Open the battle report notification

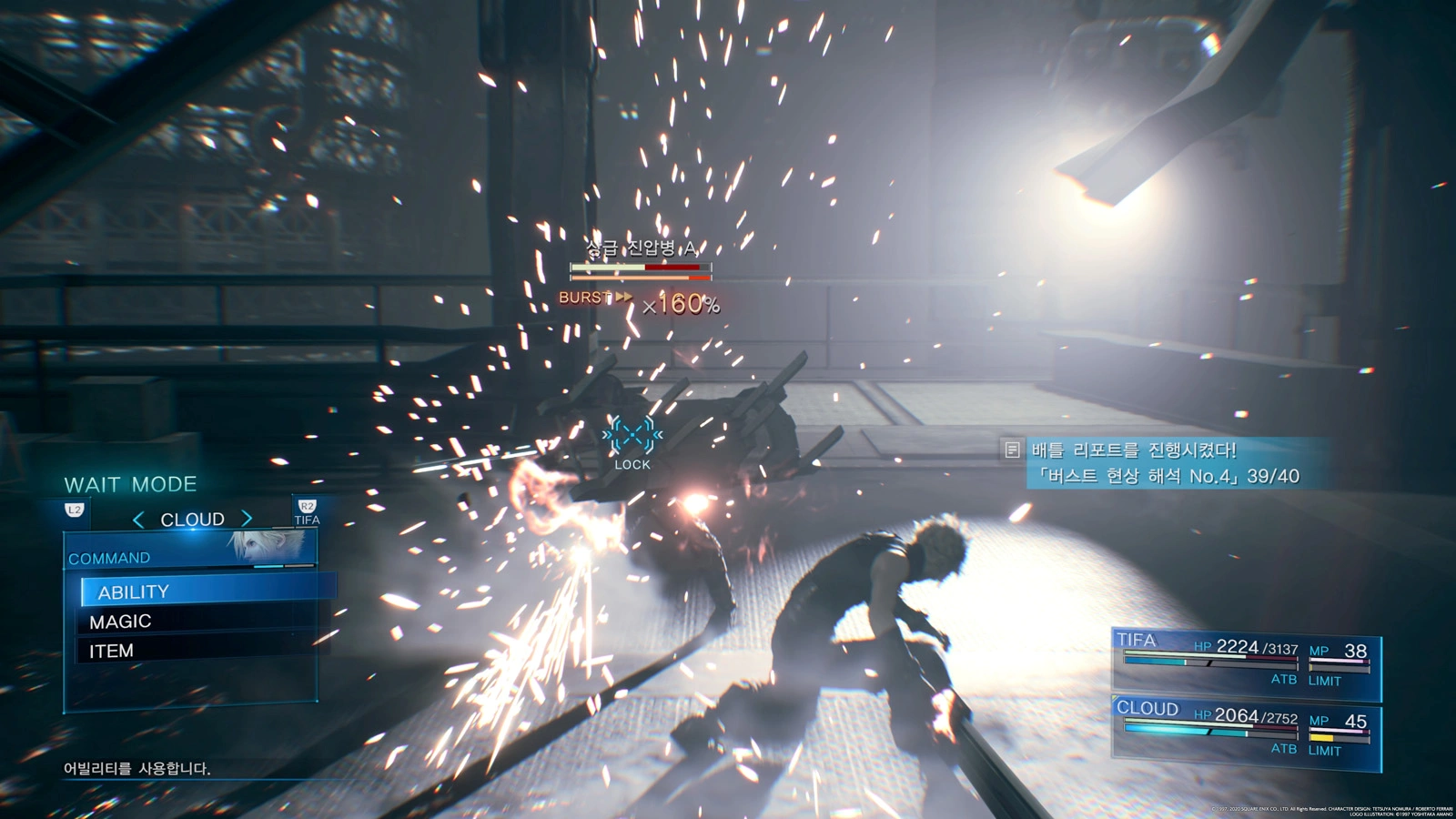pyautogui.click(x=1165, y=463)
